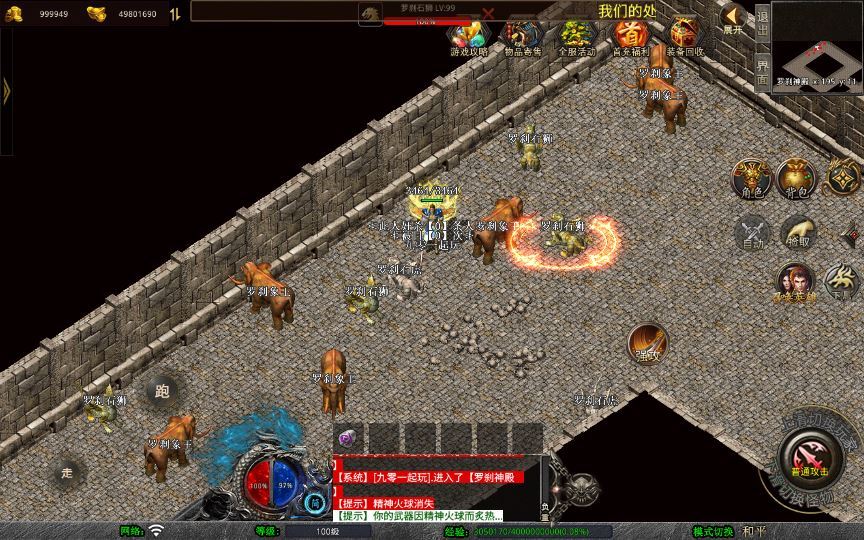Use the 强攻 strong attack skill
The width and height of the screenshot is (864, 540).
coord(648,342)
